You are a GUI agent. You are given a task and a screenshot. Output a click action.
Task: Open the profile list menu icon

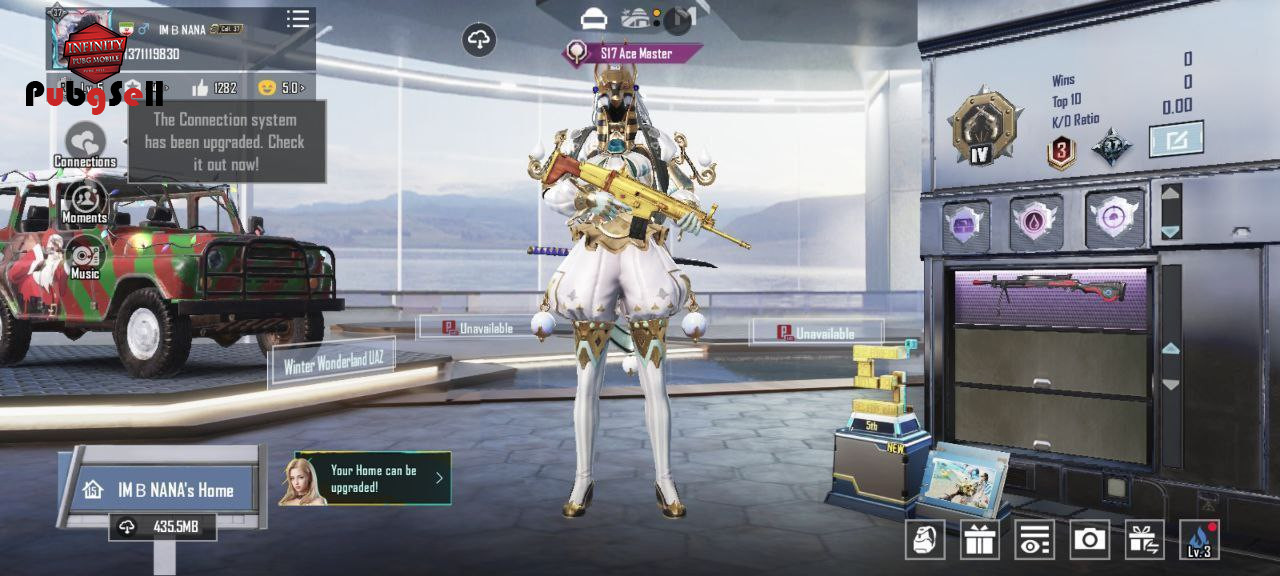click(297, 19)
